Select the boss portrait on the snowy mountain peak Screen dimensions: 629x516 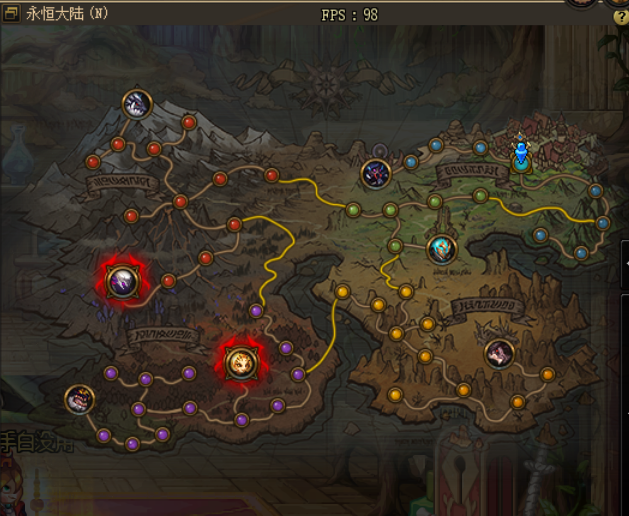tap(137, 102)
